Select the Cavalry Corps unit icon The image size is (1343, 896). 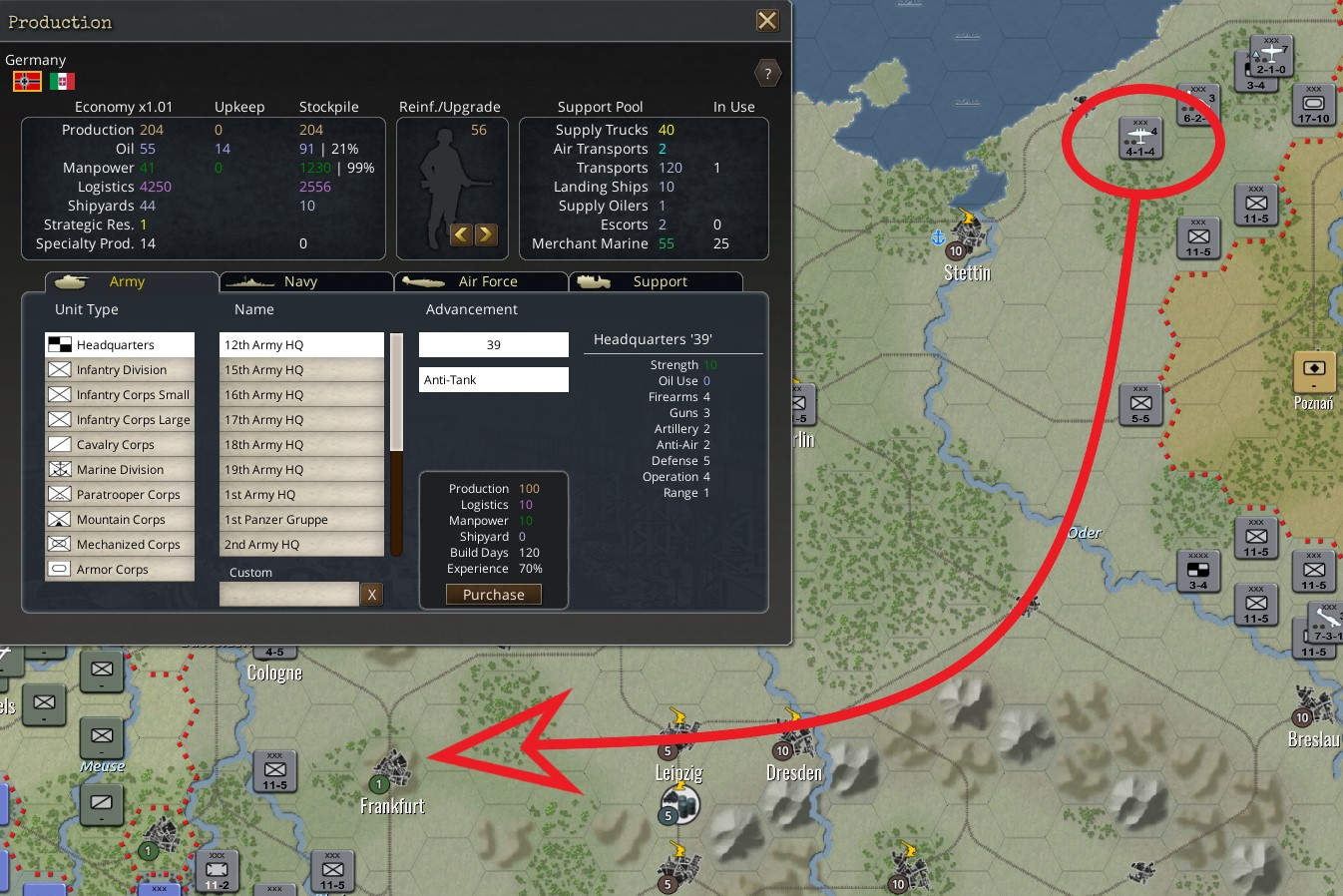click(x=61, y=444)
